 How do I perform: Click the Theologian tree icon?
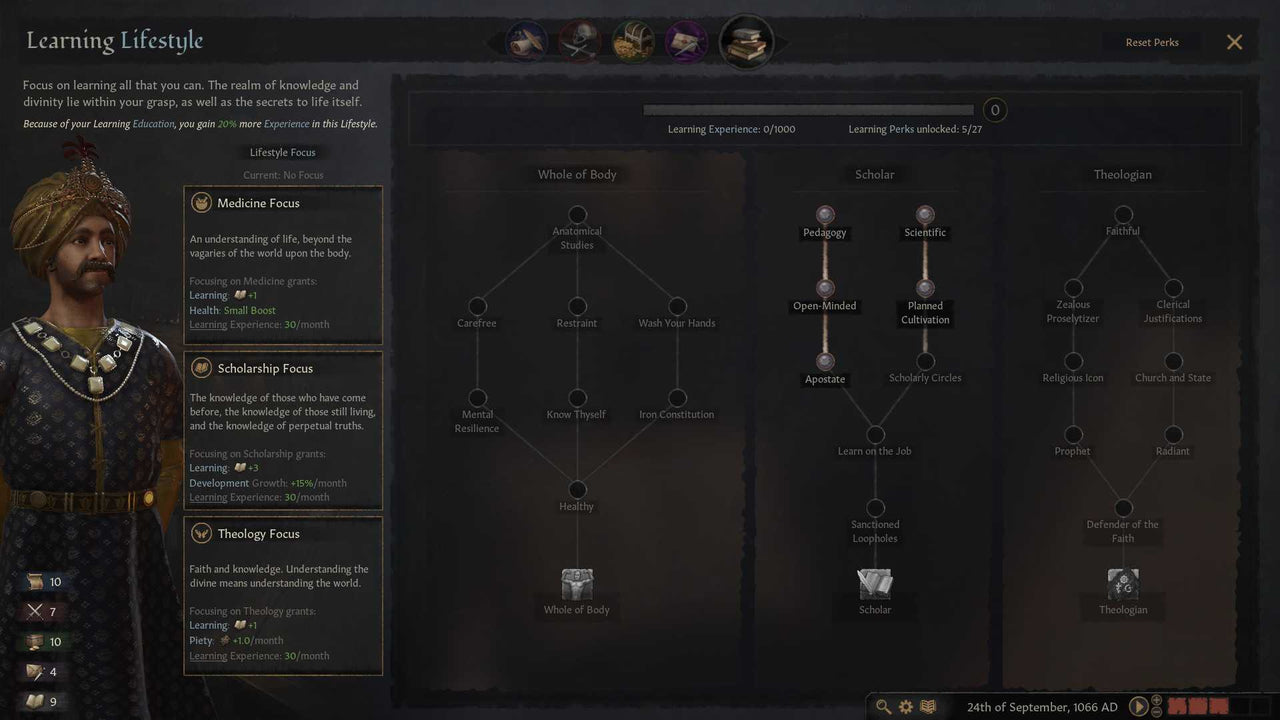pos(1122,585)
